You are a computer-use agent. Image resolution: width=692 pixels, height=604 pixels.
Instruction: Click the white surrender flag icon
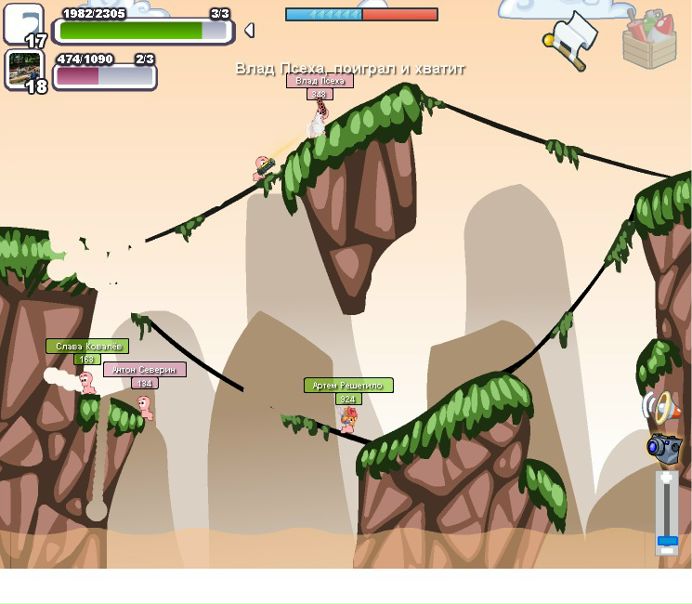[x=571, y=36]
